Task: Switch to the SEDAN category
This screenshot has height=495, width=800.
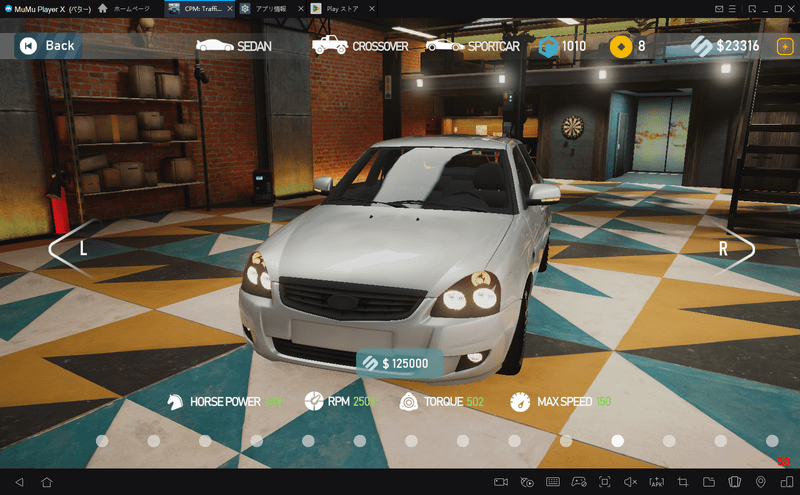Action: 234,46
